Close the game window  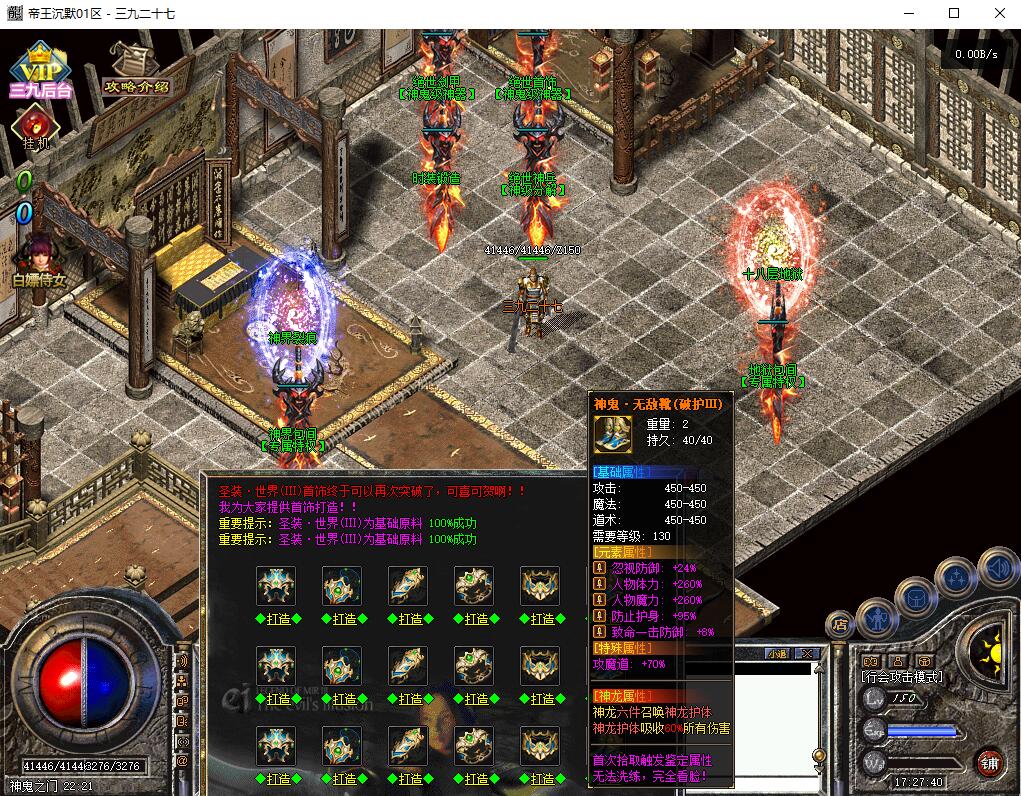[x=998, y=14]
